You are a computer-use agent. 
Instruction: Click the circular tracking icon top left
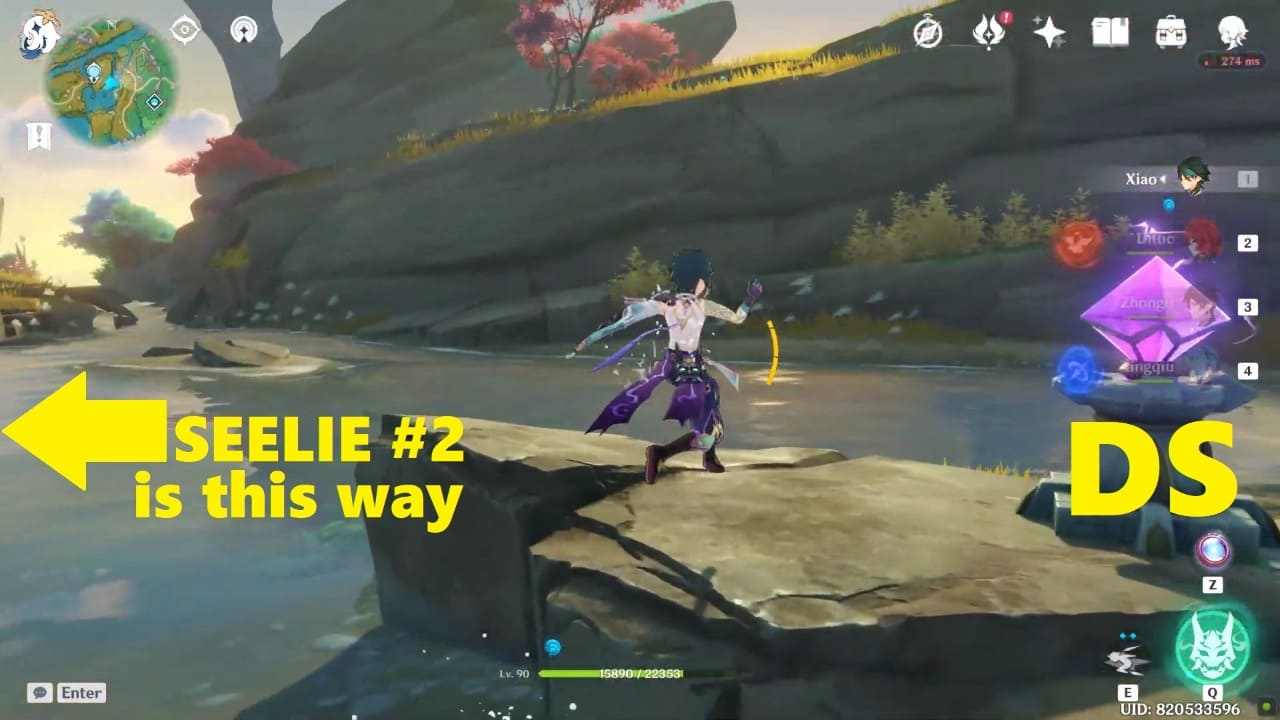(x=243, y=29)
